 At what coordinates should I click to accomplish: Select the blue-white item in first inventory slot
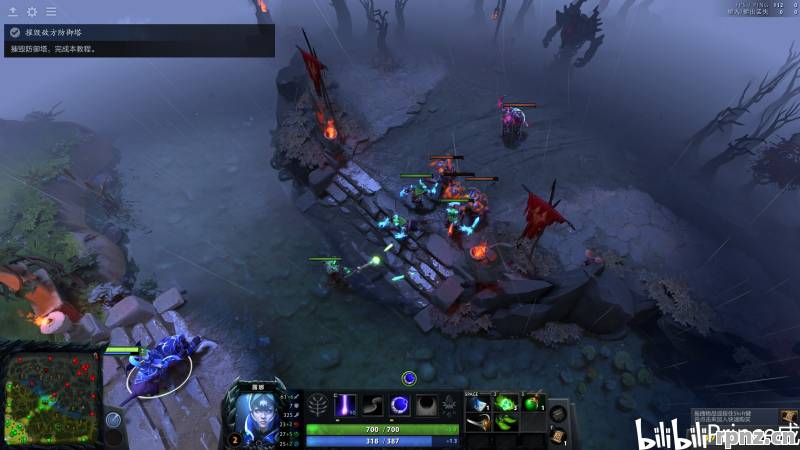point(480,403)
